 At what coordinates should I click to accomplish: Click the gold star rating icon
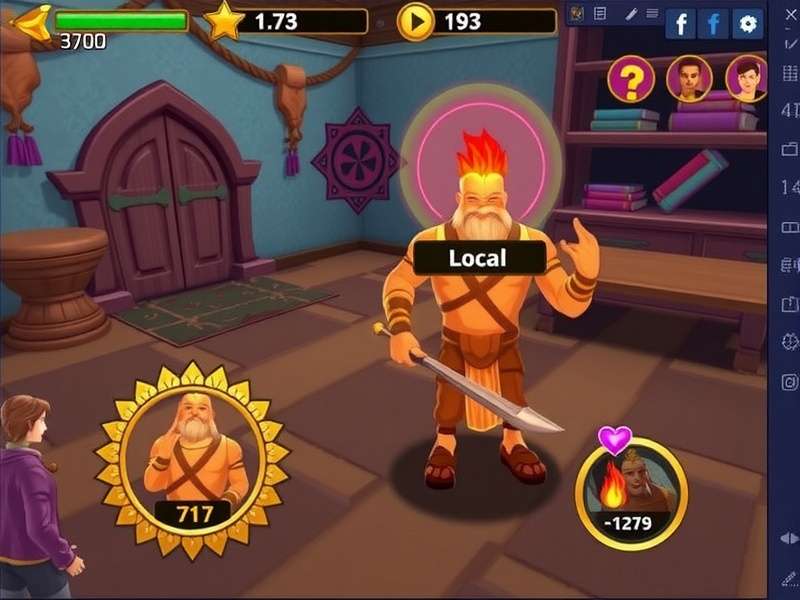[224, 21]
